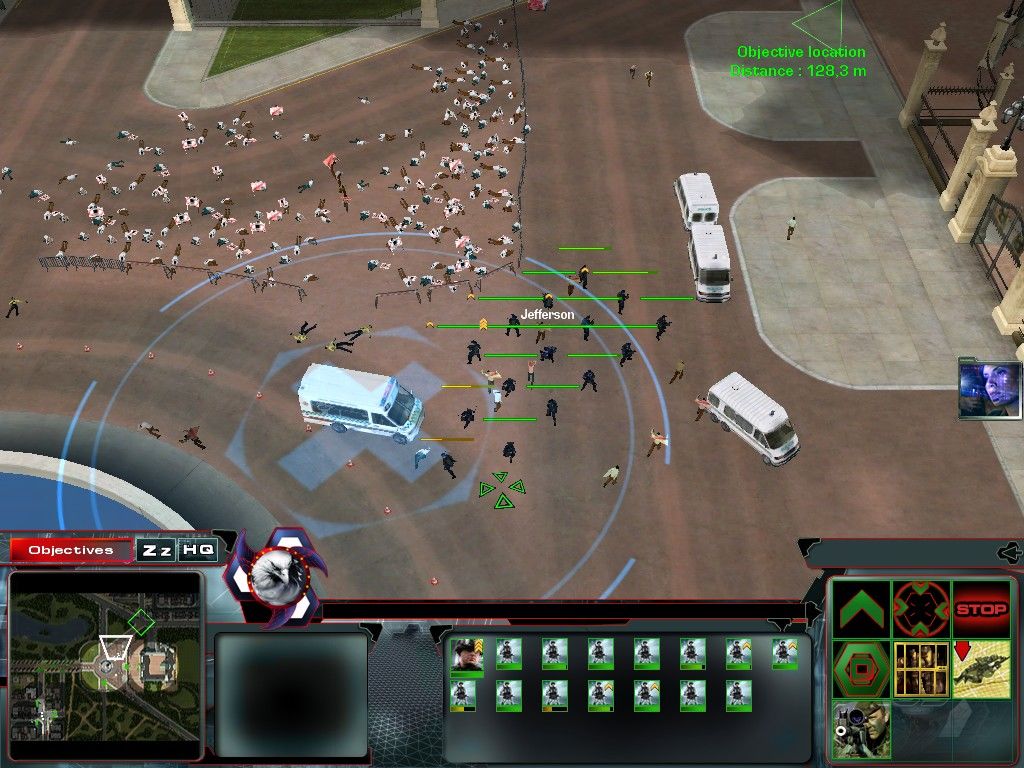
Task: Click the arrow icon above command panel
Action: click(x=1010, y=551)
